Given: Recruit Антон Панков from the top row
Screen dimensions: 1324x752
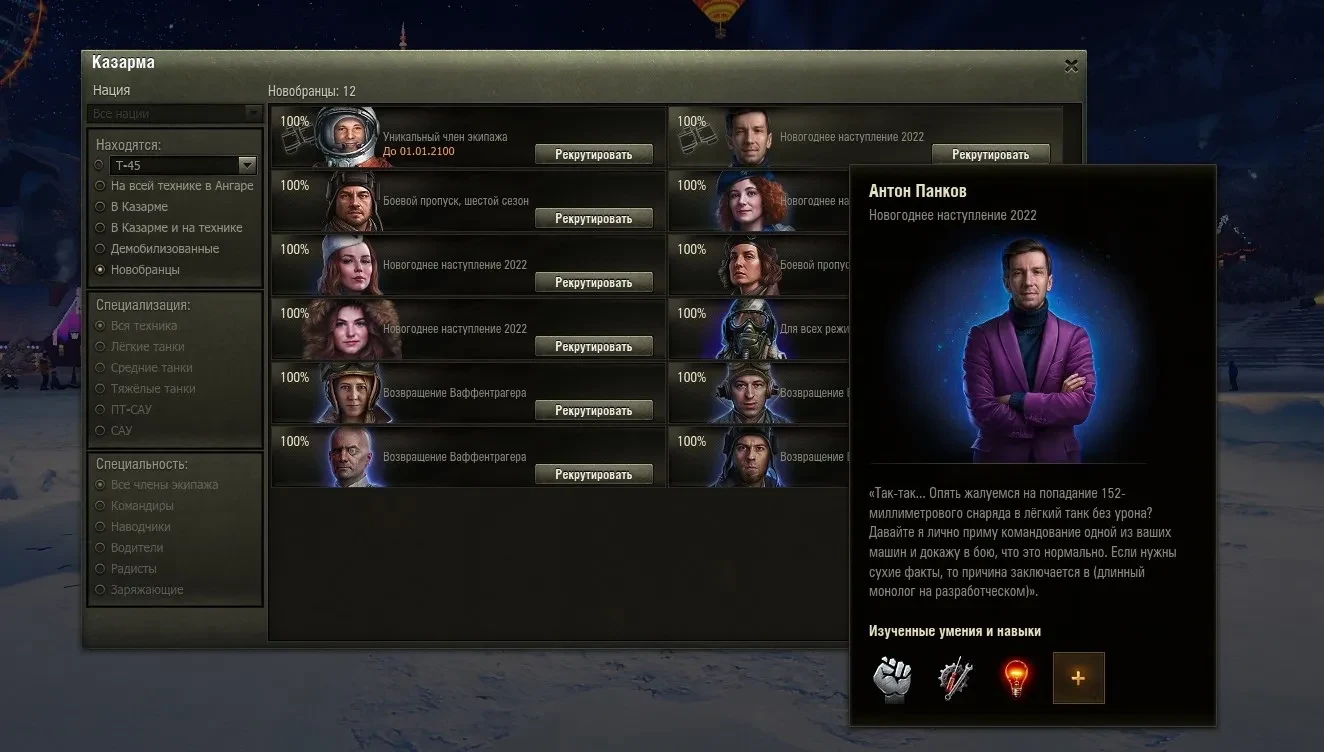Looking at the screenshot, I should 990,155.
